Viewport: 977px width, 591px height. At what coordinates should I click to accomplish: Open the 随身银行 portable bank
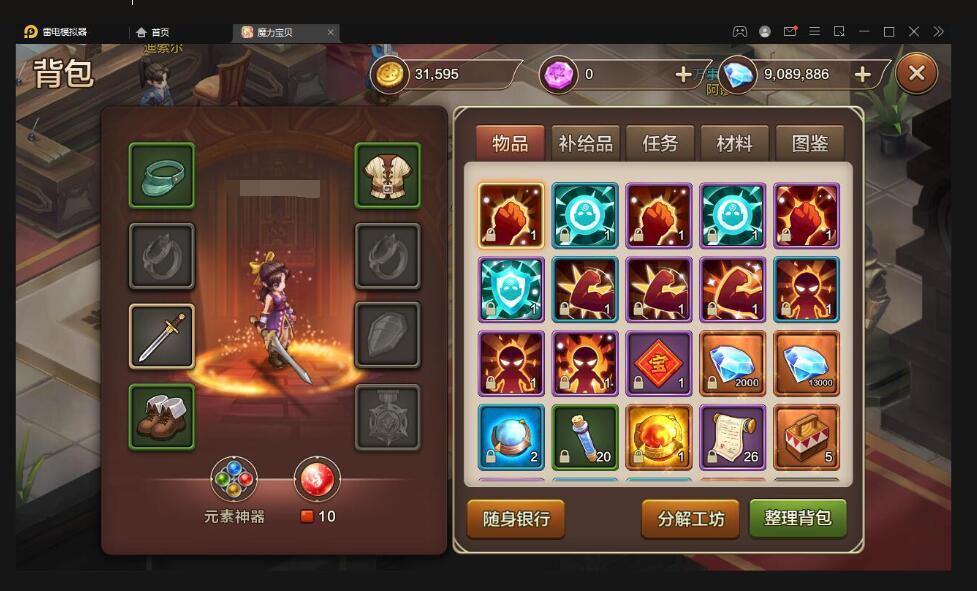pos(516,519)
